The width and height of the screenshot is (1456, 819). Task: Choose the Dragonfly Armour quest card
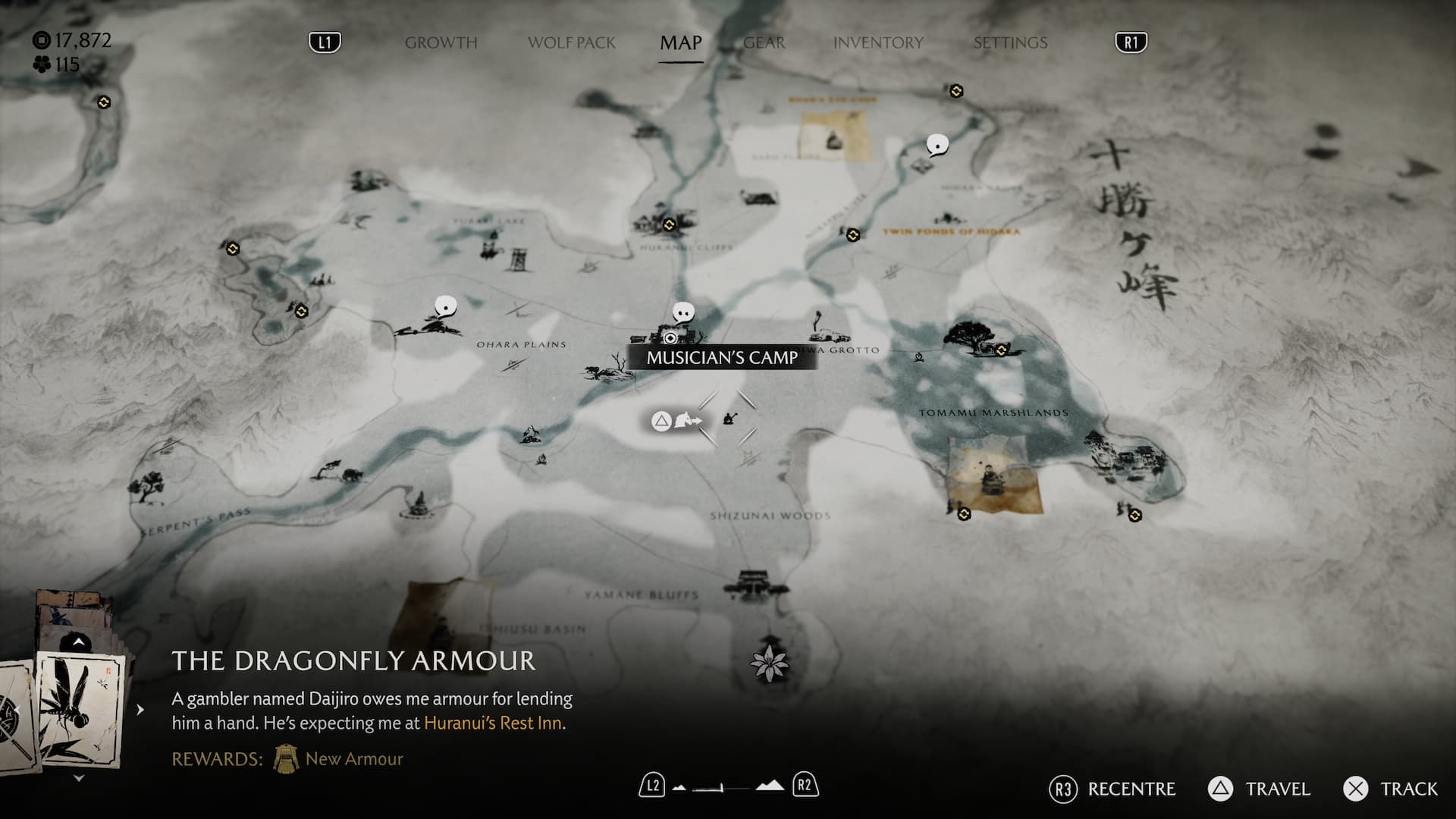coord(80,709)
